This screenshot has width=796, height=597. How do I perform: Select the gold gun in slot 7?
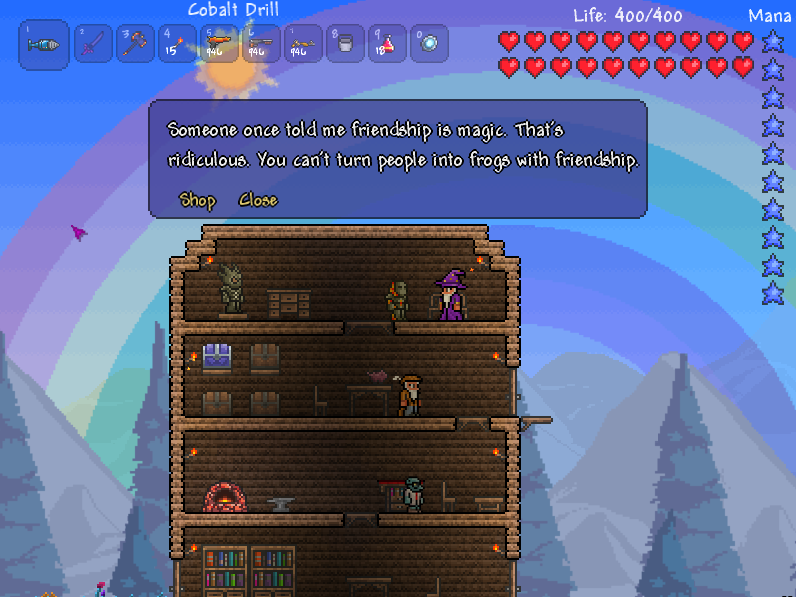pos(303,44)
